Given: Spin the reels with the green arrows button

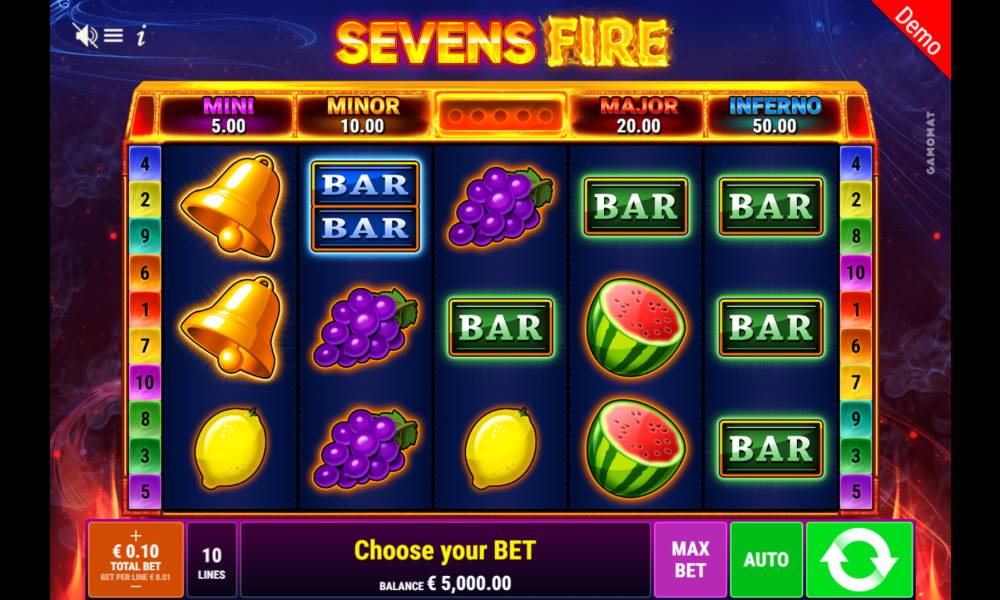Looking at the screenshot, I should coord(859,560).
